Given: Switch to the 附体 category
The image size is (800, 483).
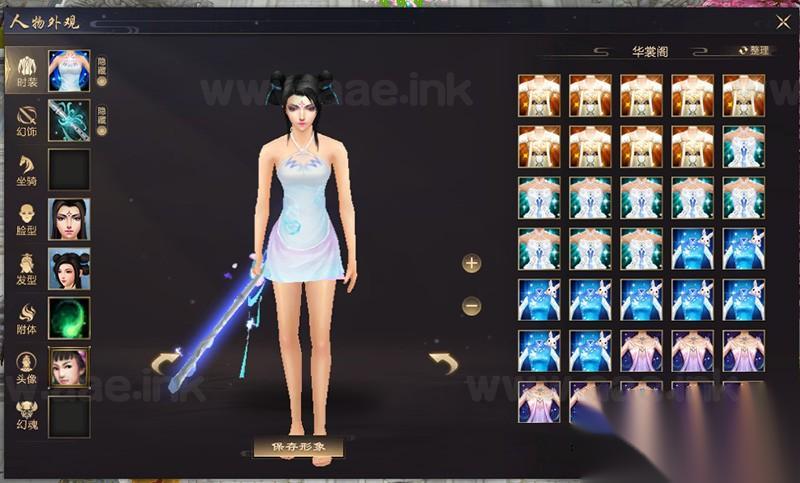Looking at the screenshot, I should click(x=28, y=317).
